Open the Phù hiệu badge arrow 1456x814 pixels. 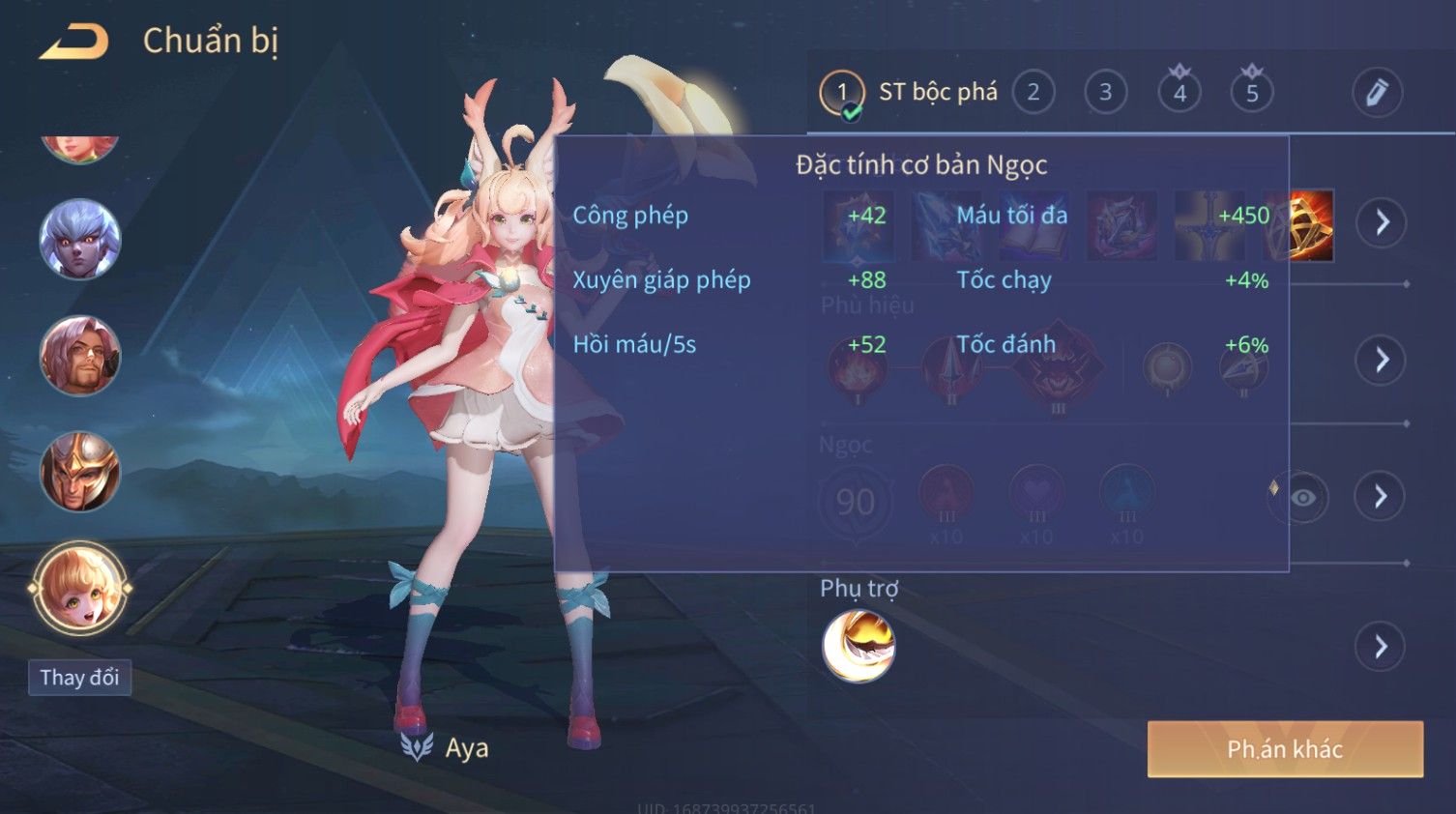(1382, 361)
